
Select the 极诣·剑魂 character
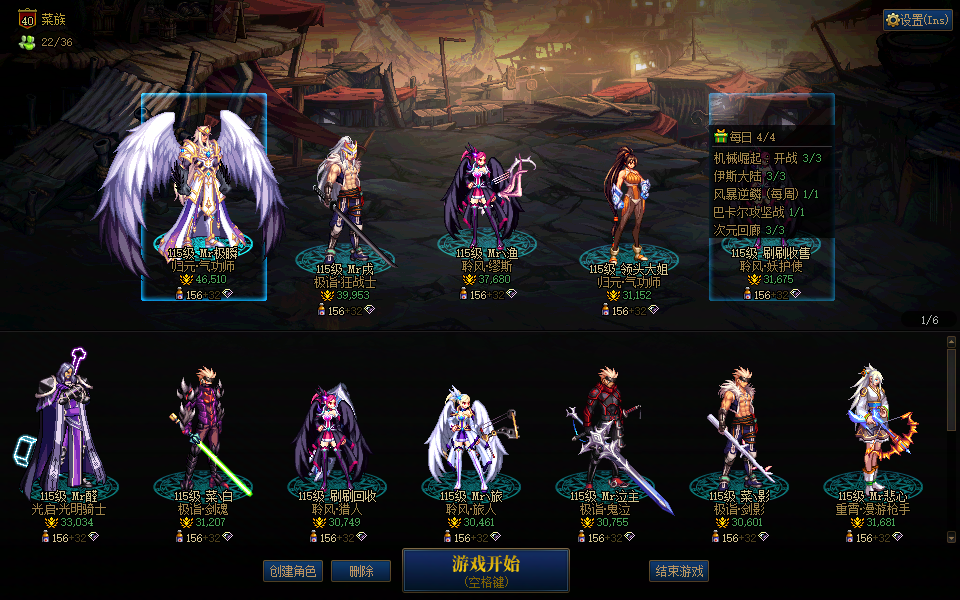point(202,430)
